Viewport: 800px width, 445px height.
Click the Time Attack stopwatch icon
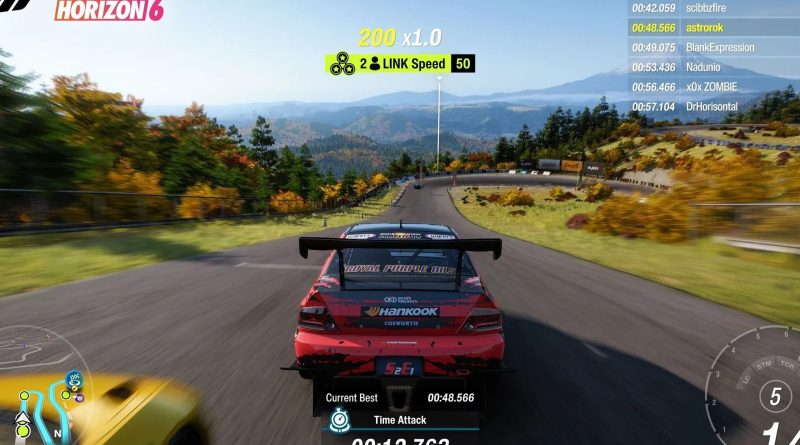pos(341,421)
